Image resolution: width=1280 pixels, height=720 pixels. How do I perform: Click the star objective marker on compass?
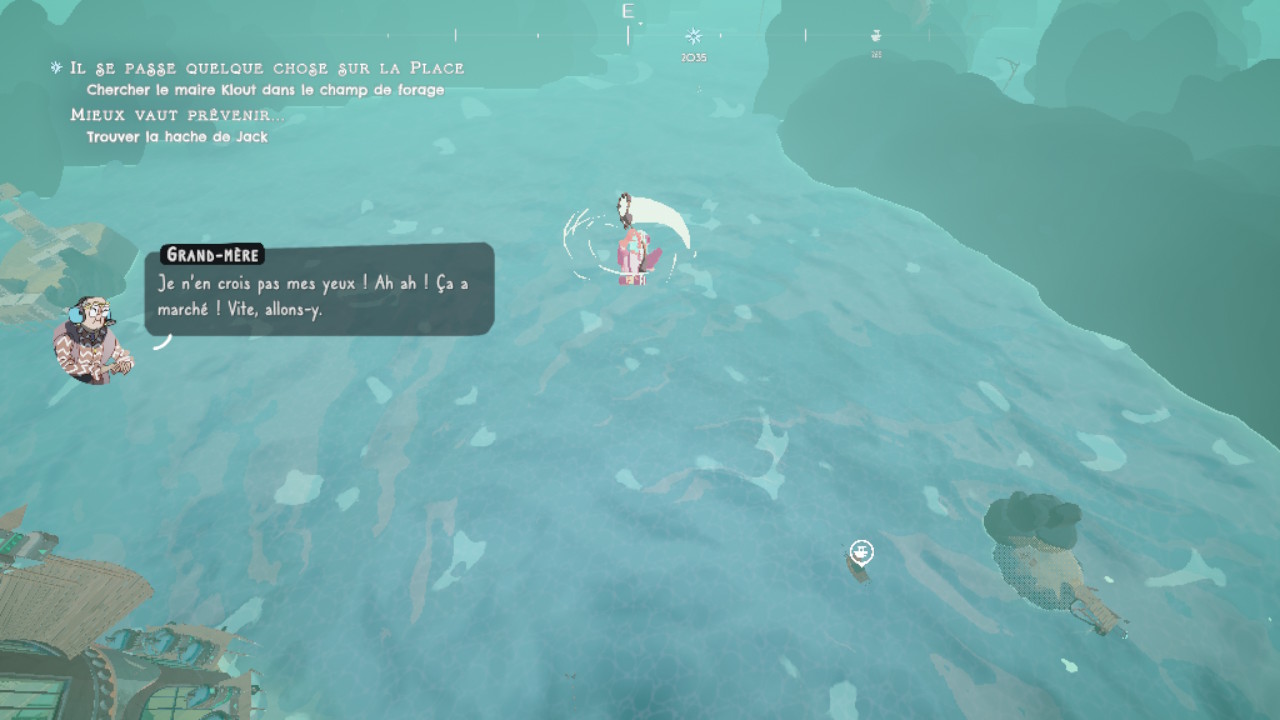(693, 37)
